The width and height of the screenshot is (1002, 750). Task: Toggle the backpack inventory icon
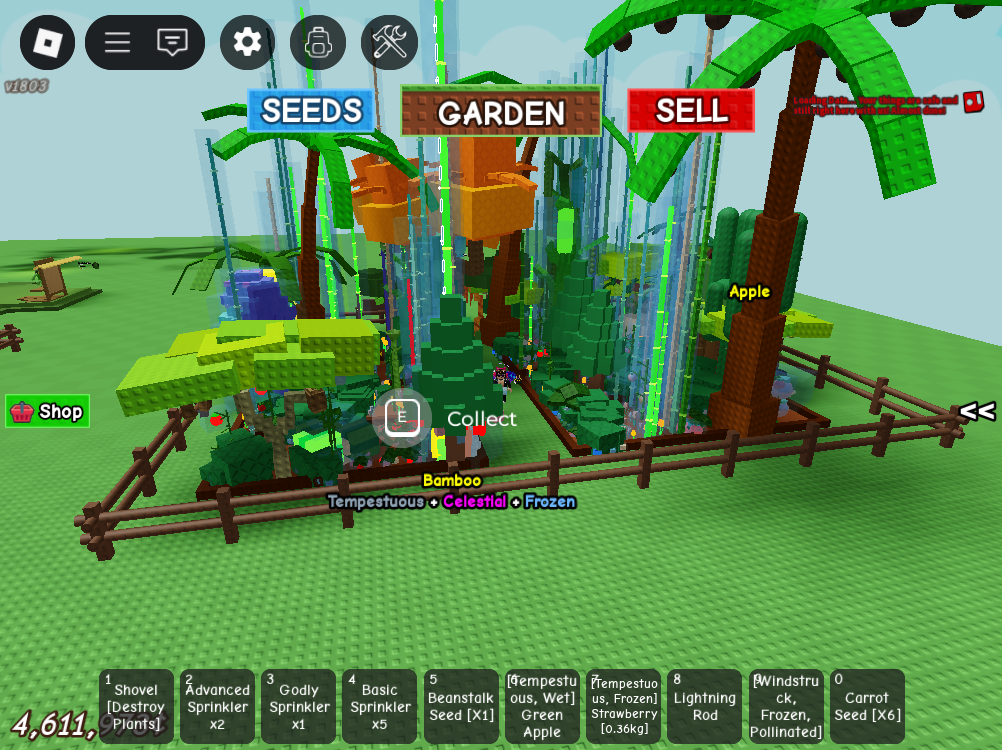pos(318,42)
